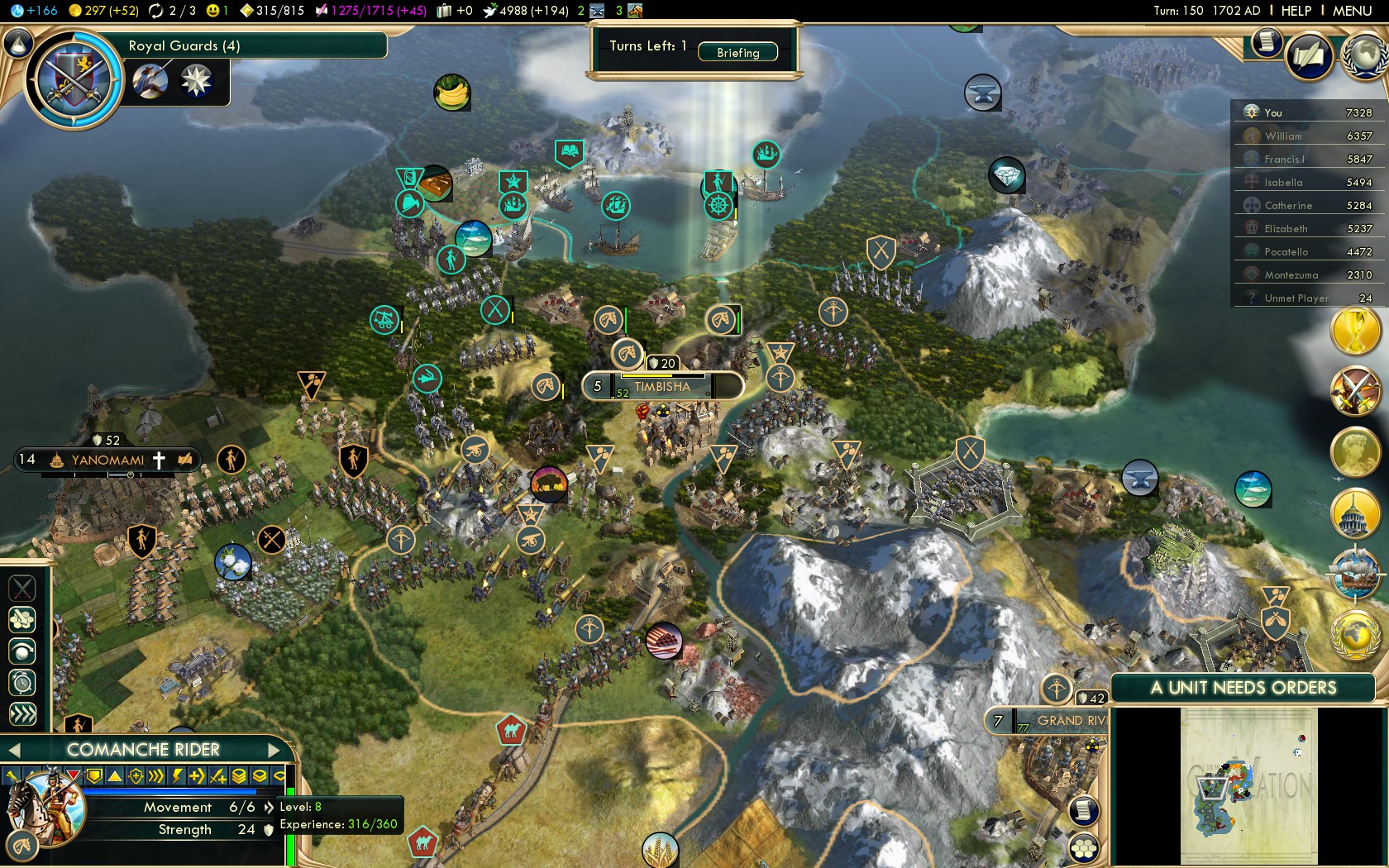
Task: Open the Yanomami city banner
Action: [x=107, y=460]
